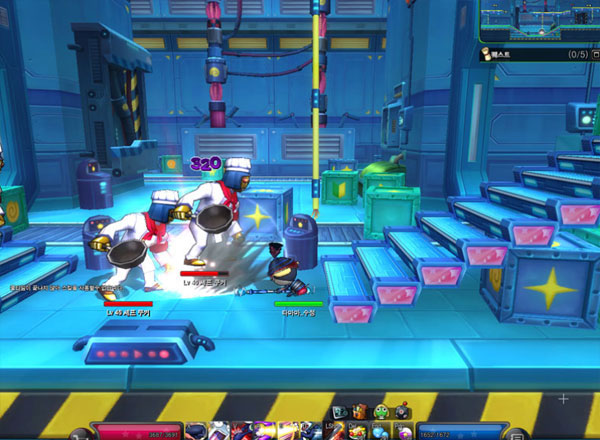Click the plus sign above the hotbar
The width and height of the screenshot is (600, 440).
click(x=563, y=399)
